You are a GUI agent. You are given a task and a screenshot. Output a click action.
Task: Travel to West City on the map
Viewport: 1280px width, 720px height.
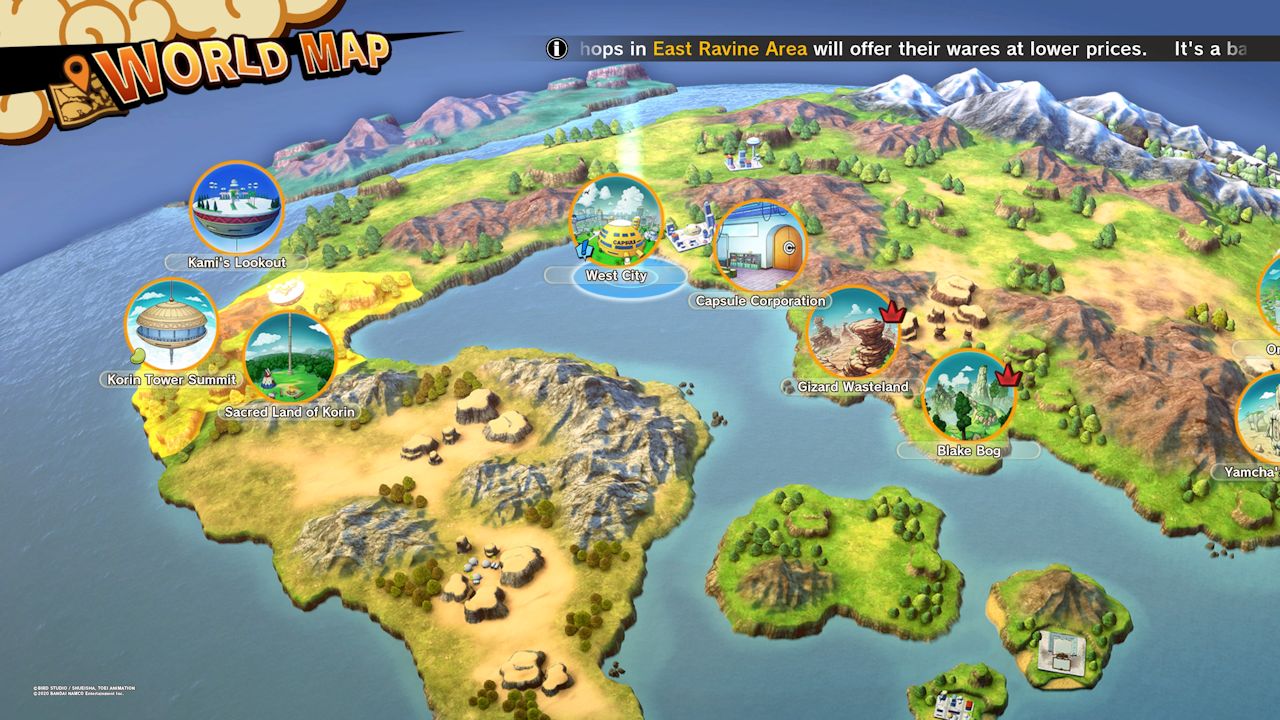pos(616,222)
